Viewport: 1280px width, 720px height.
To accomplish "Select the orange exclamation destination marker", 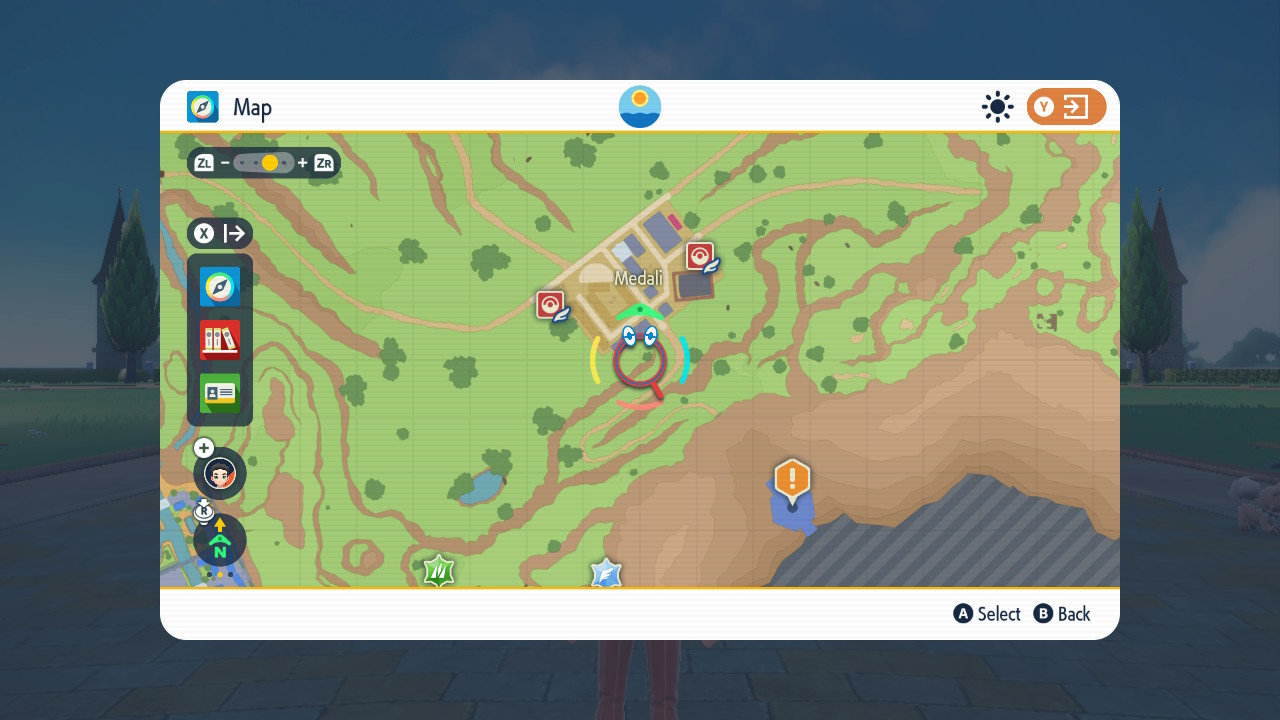I will tap(792, 480).
